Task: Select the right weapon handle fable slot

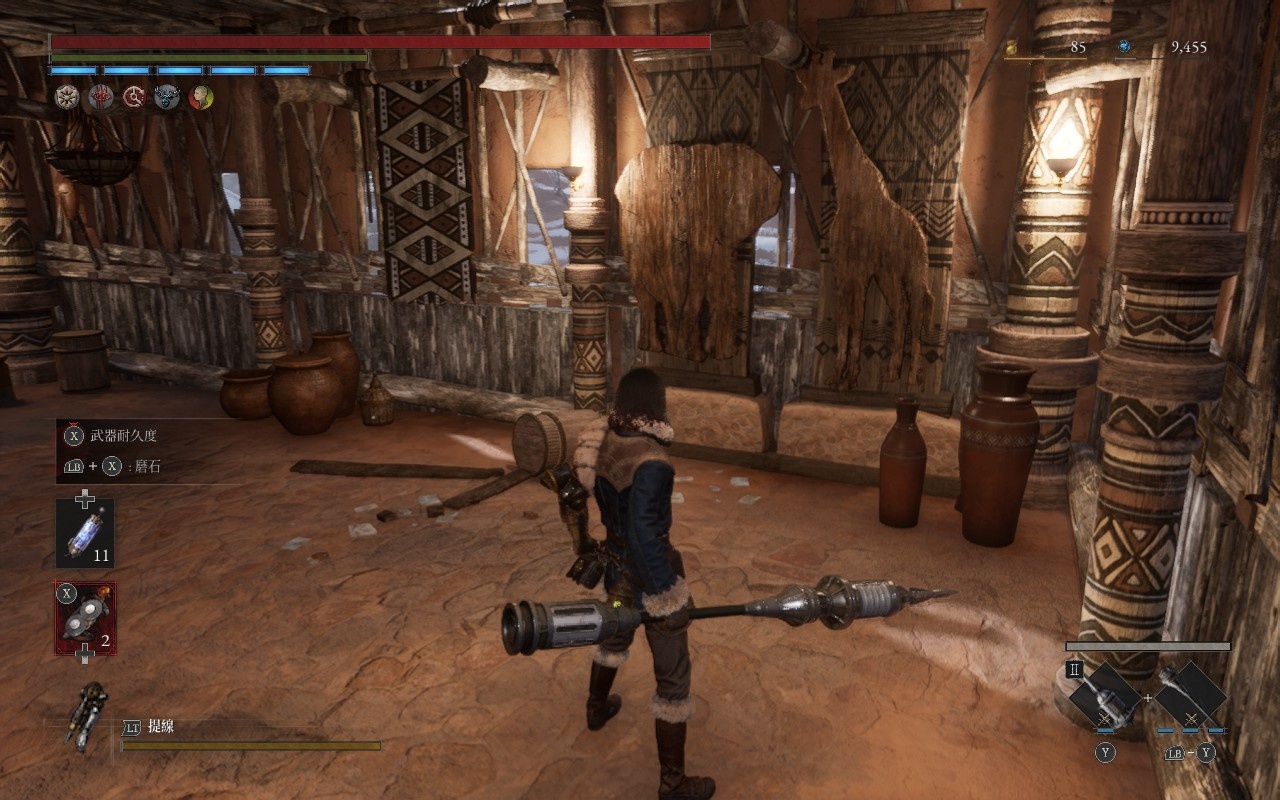Action: [x=1190, y=694]
